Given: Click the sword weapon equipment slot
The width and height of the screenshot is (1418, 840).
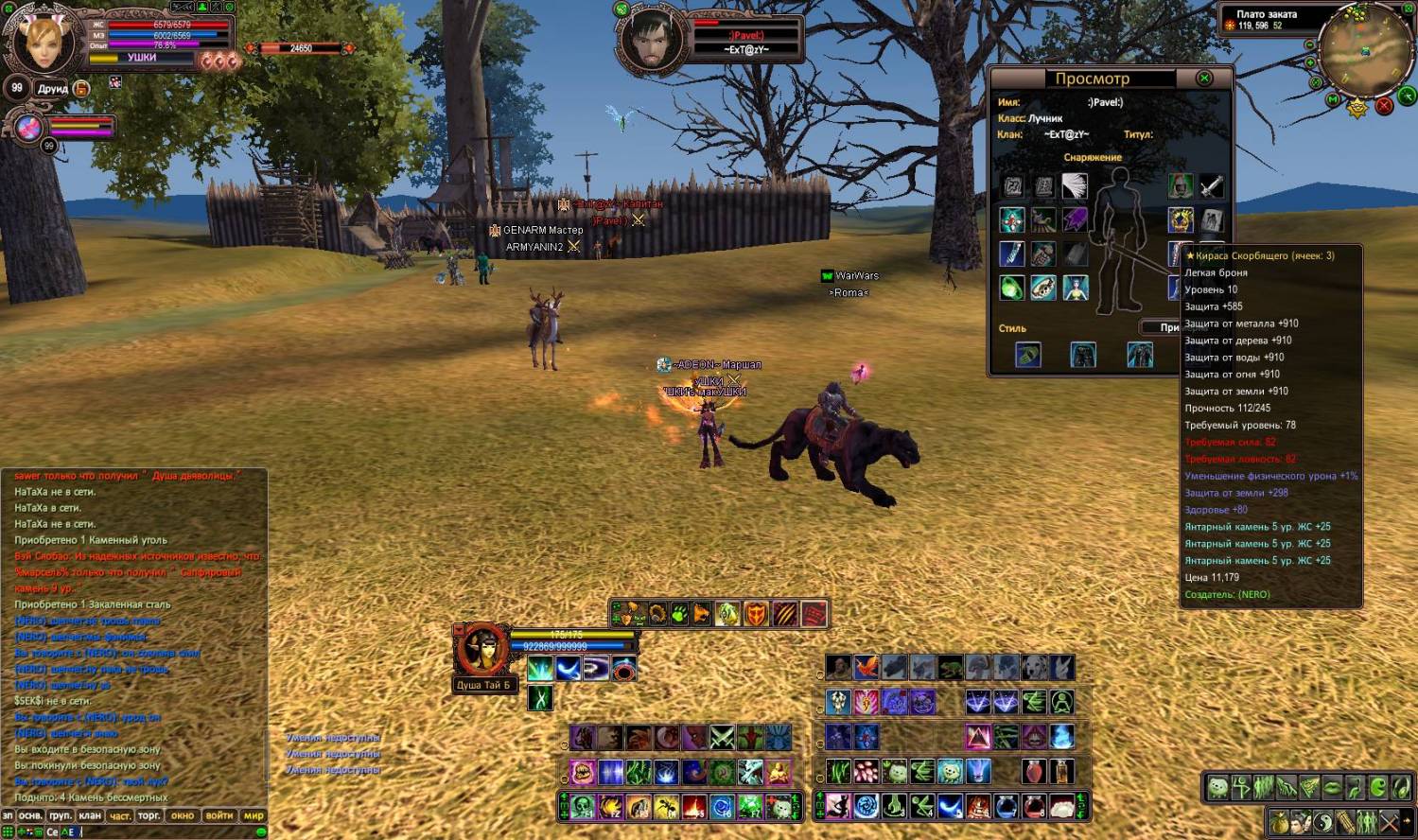Looking at the screenshot, I should pos(1212,186).
